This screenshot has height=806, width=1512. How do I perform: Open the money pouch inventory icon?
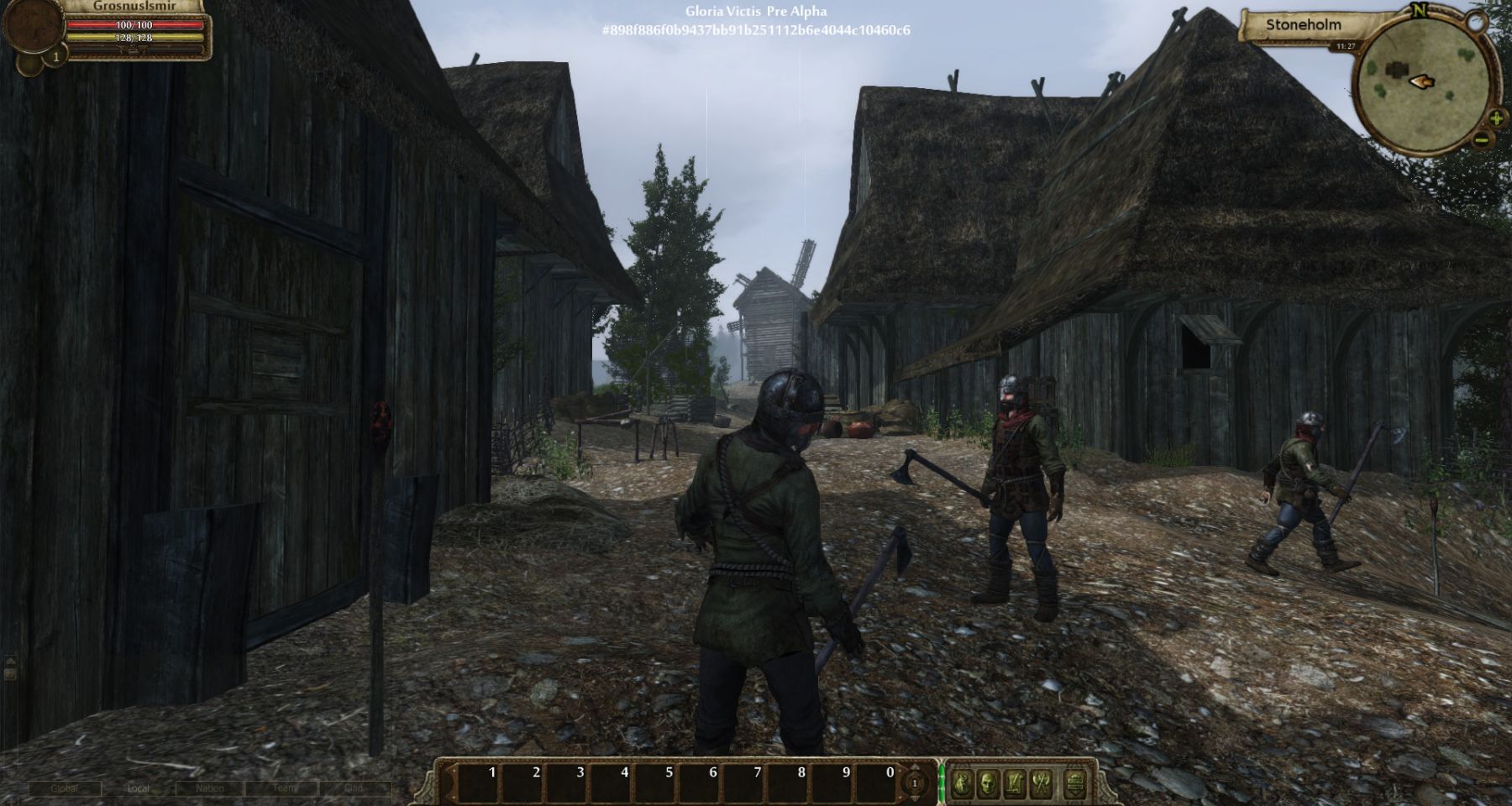(x=963, y=784)
